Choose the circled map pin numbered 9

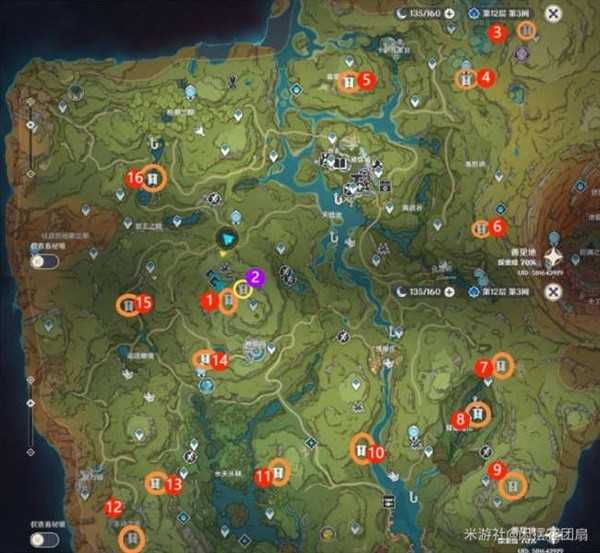point(514,486)
